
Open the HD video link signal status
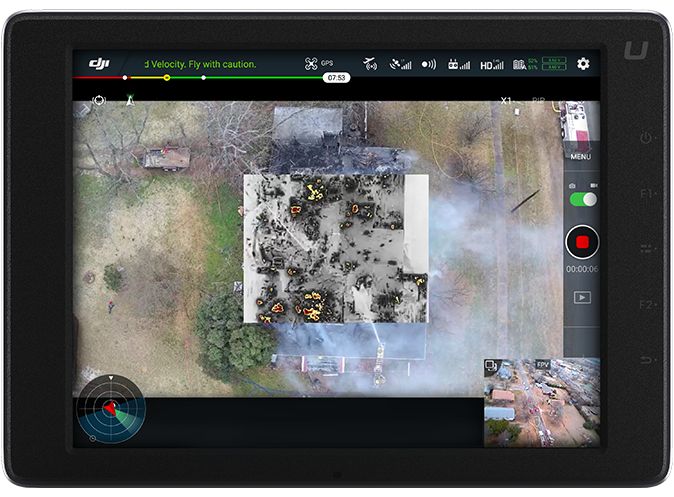click(x=492, y=64)
